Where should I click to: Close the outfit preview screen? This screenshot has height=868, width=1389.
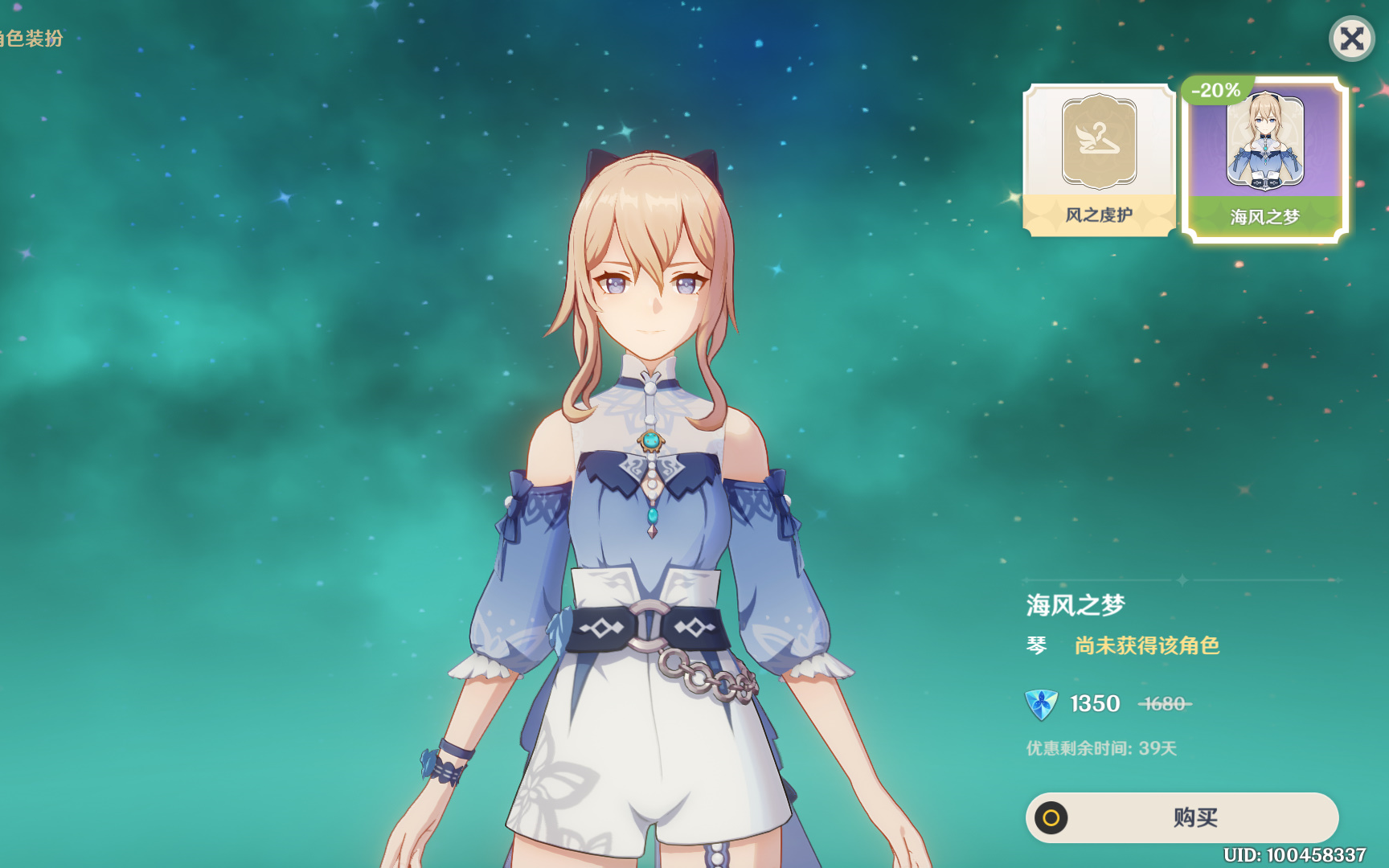tap(1351, 39)
